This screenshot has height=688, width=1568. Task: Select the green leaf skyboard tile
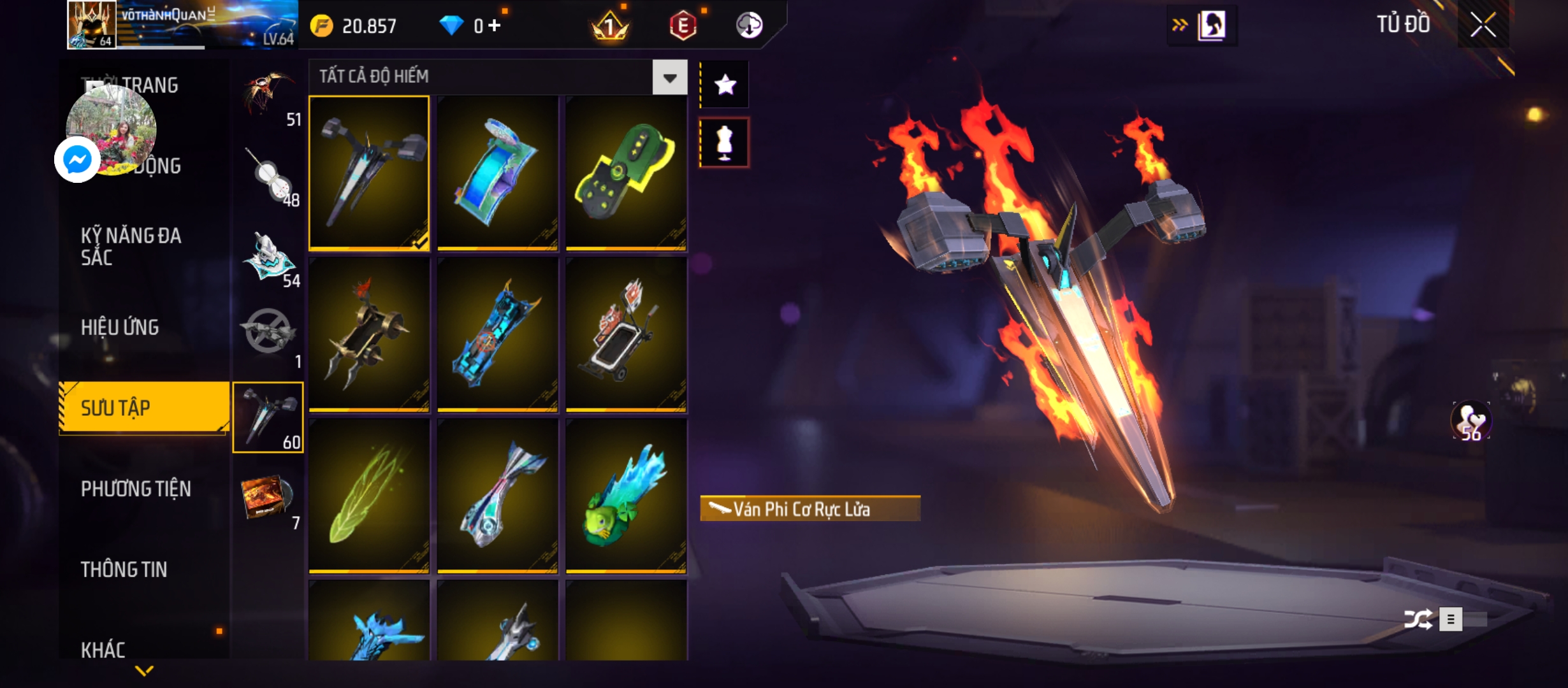pos(369,496)
